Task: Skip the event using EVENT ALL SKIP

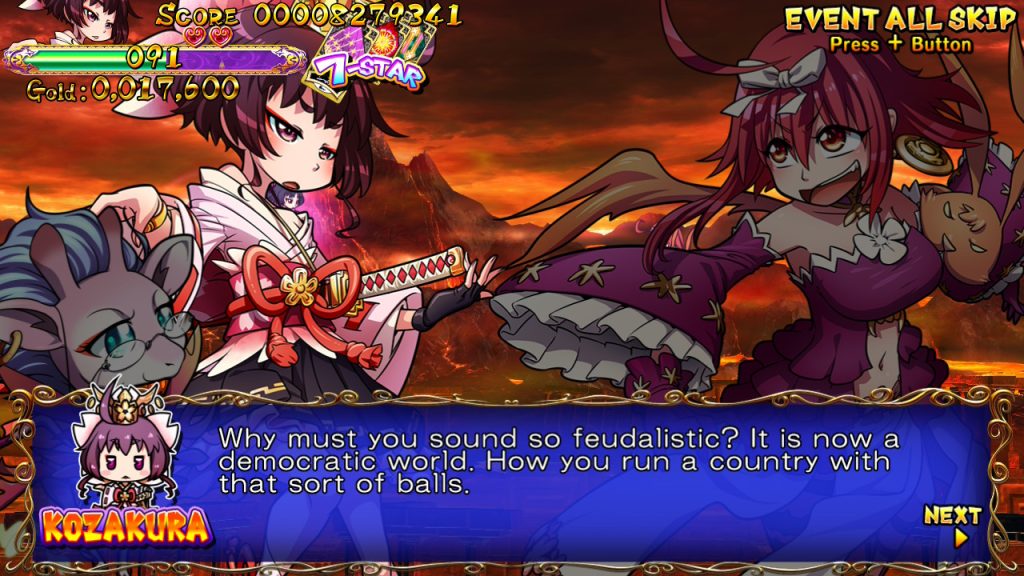Action: click(899, 19)
